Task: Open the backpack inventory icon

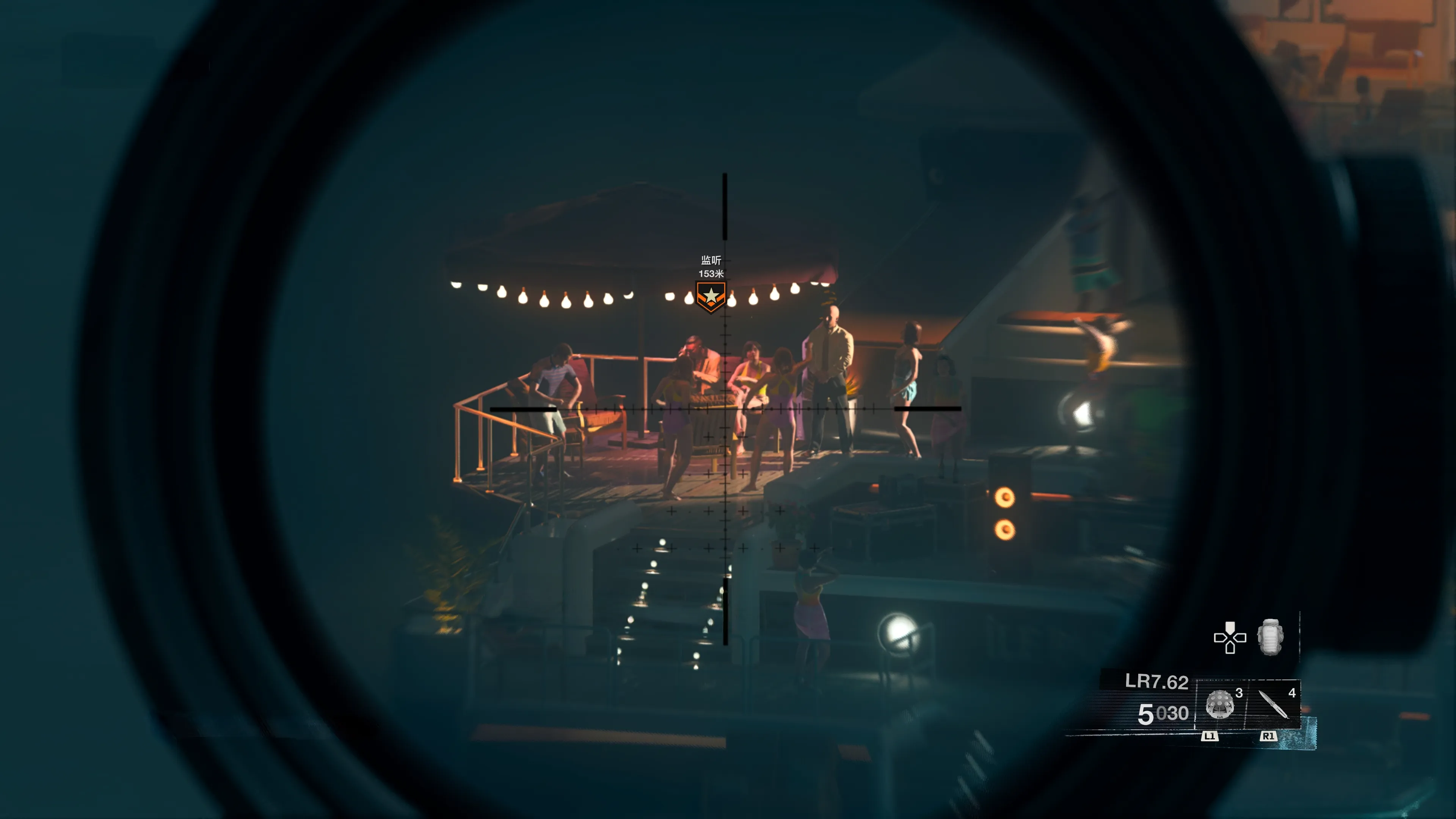Action: [1269, 637]
